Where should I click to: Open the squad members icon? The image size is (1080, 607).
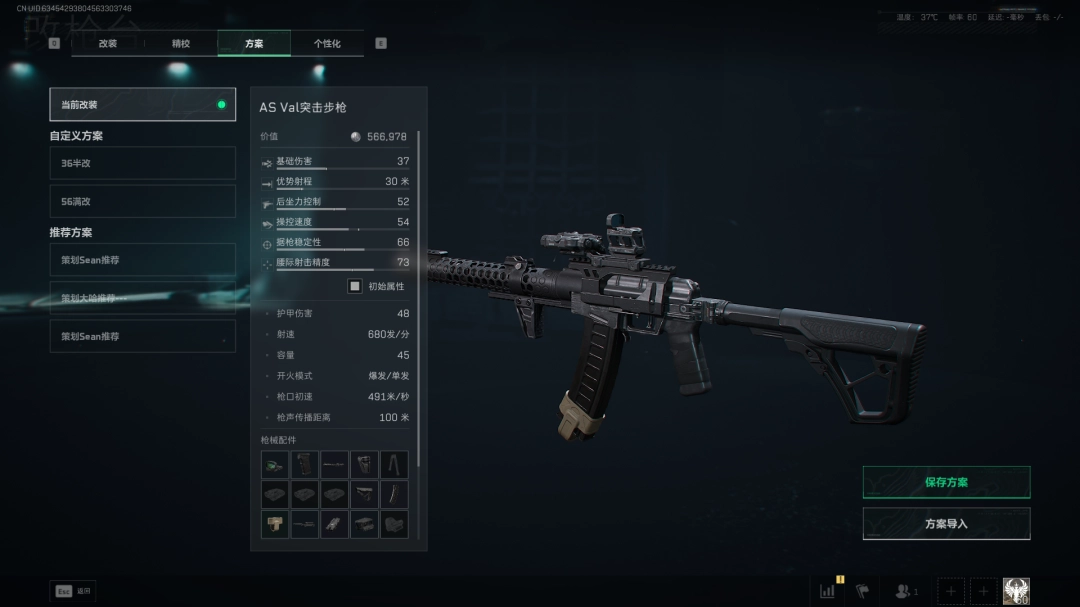tap(906, 591)
